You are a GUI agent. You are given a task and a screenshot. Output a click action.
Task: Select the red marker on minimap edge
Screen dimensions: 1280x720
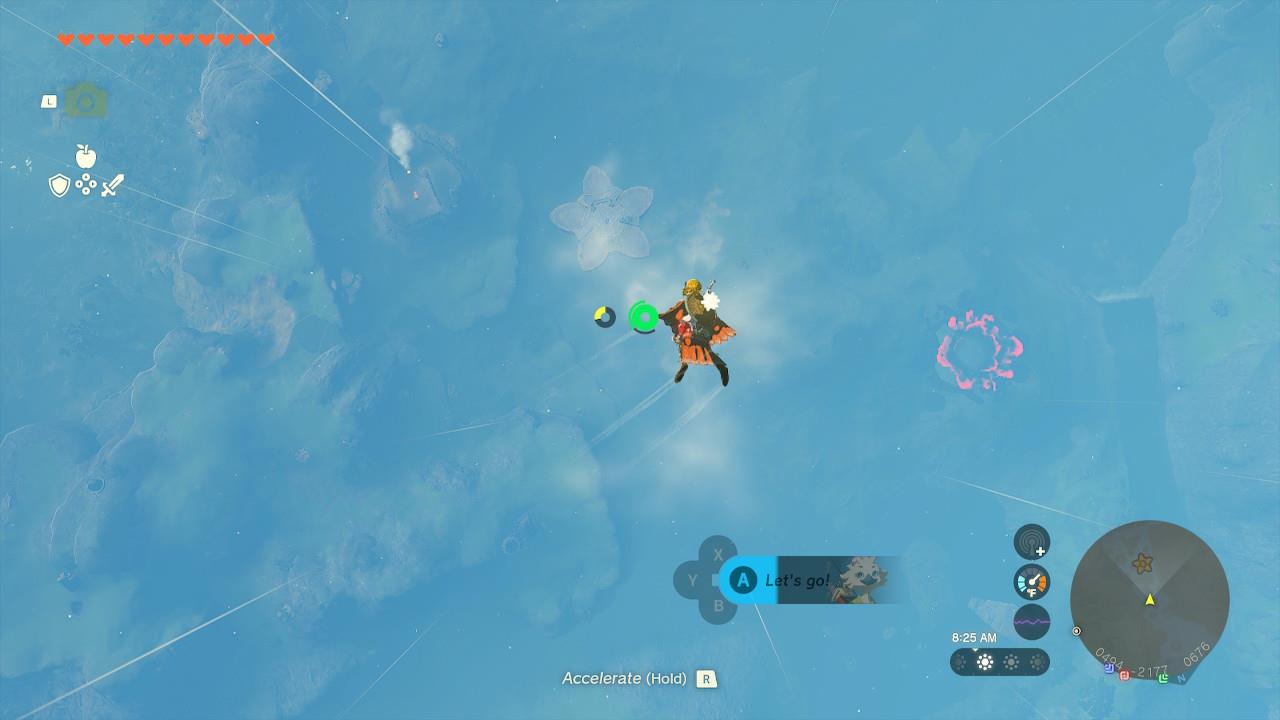(1124, 675)
